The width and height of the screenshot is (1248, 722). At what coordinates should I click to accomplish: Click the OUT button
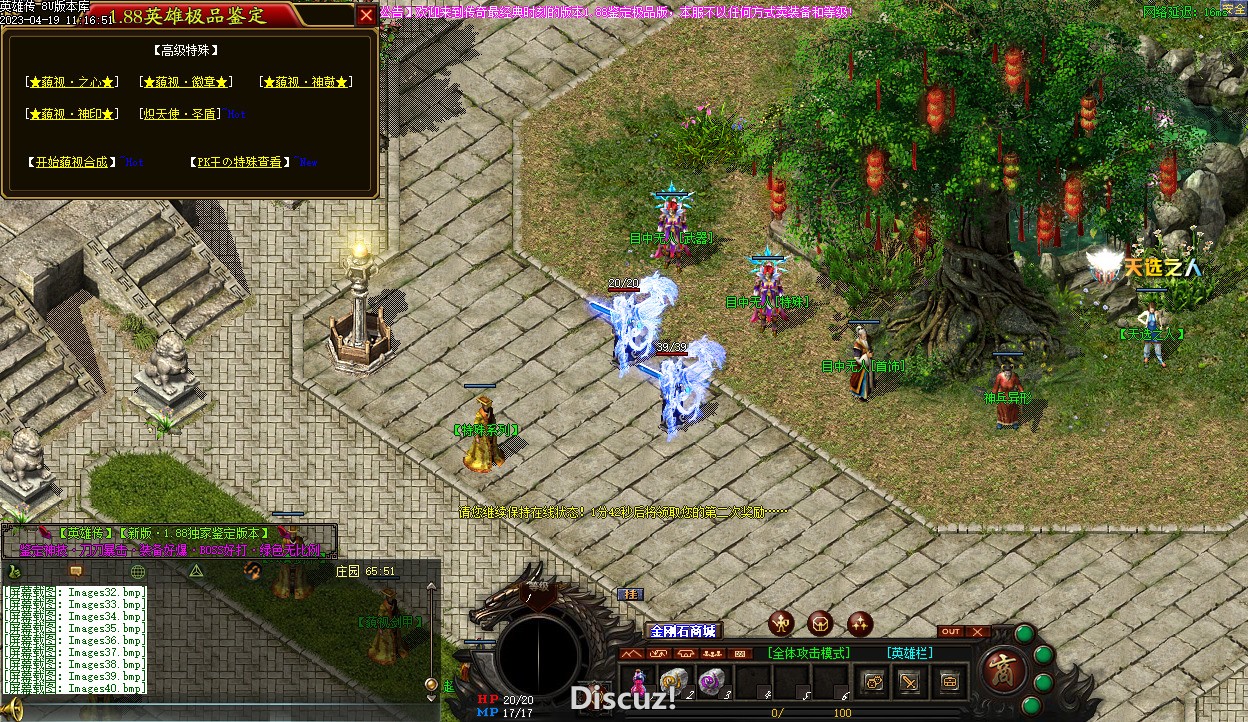pyautogui.click(x=951, y=632)
